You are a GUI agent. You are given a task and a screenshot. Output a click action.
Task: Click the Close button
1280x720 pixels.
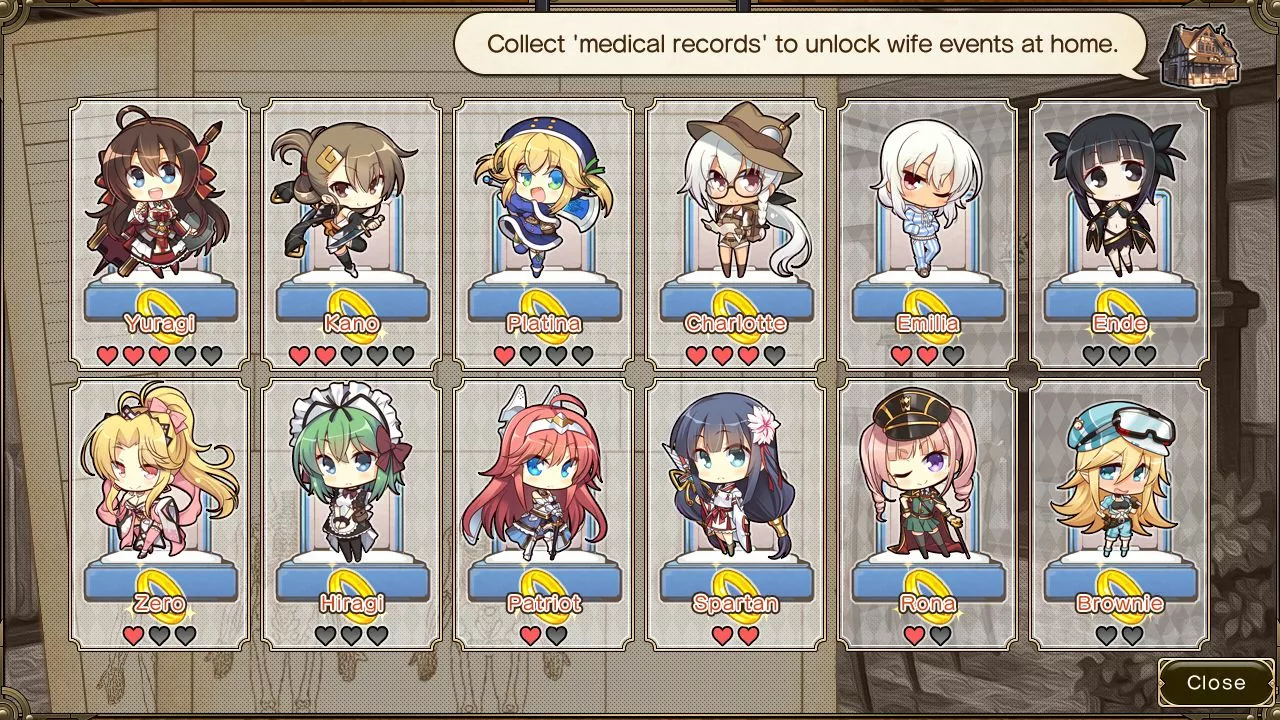point(1216,683)
